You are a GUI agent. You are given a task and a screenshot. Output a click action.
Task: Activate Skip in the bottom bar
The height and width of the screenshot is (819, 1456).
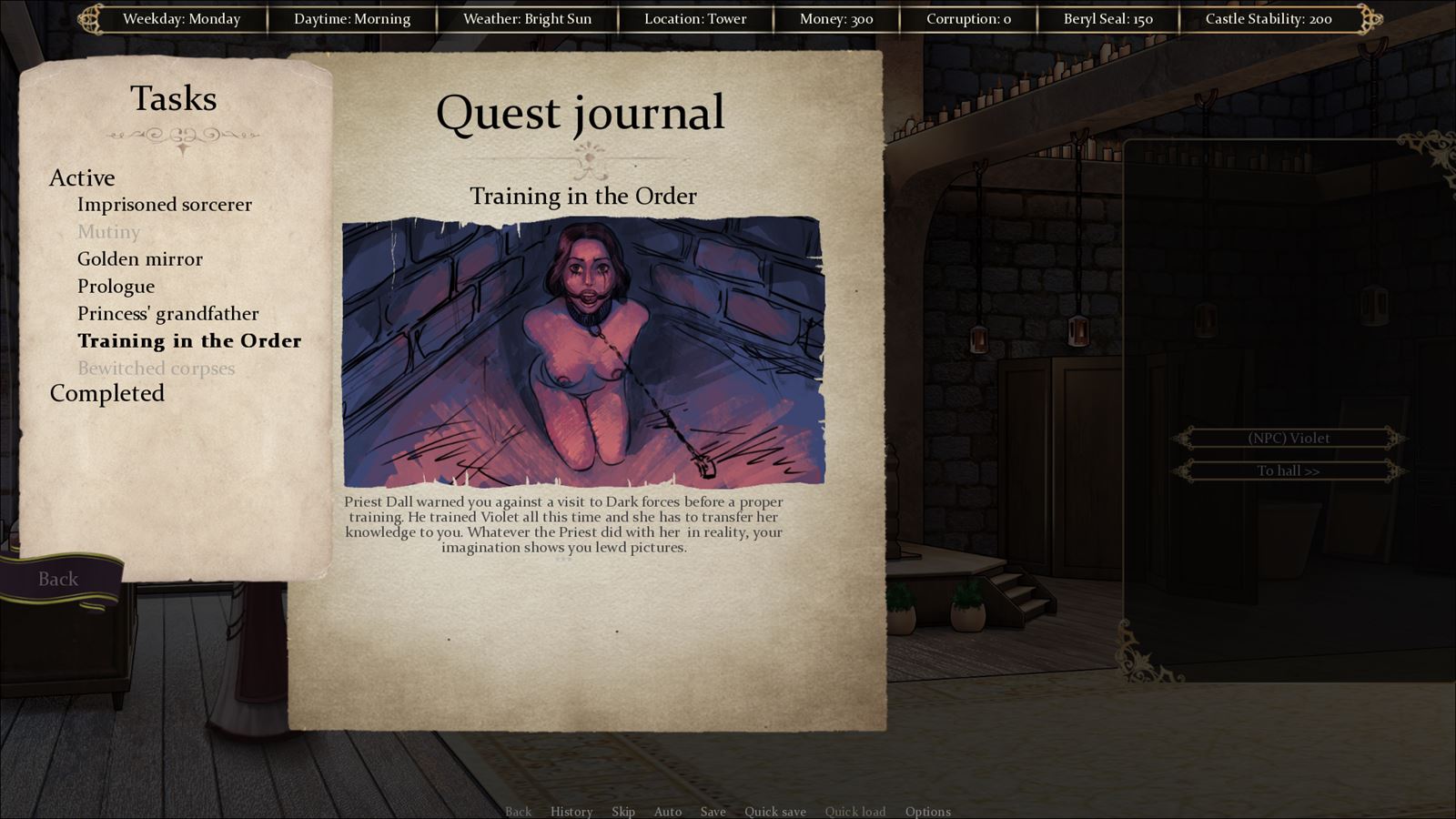[x=623, y=812]
